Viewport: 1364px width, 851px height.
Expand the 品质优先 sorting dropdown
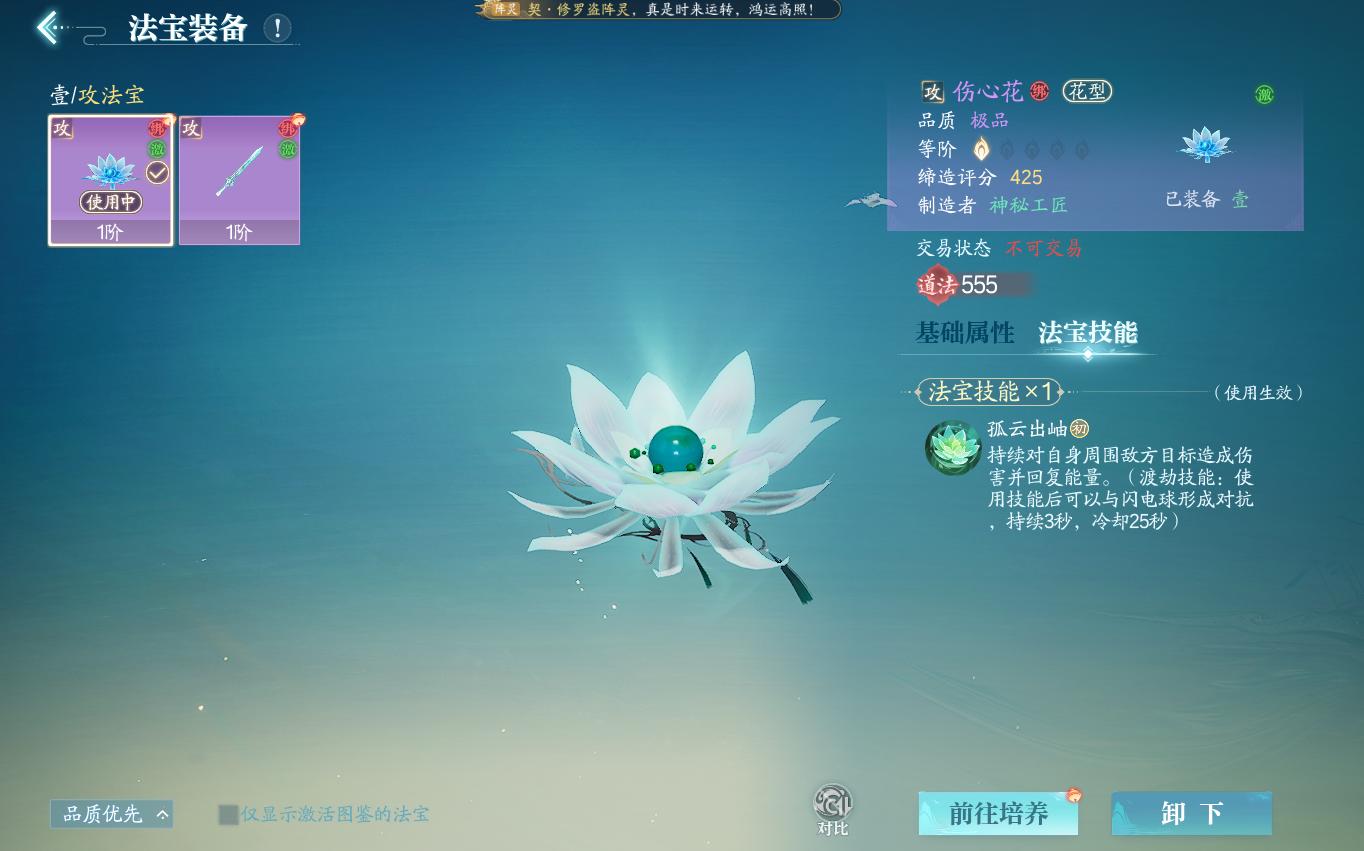coord(110,814)
